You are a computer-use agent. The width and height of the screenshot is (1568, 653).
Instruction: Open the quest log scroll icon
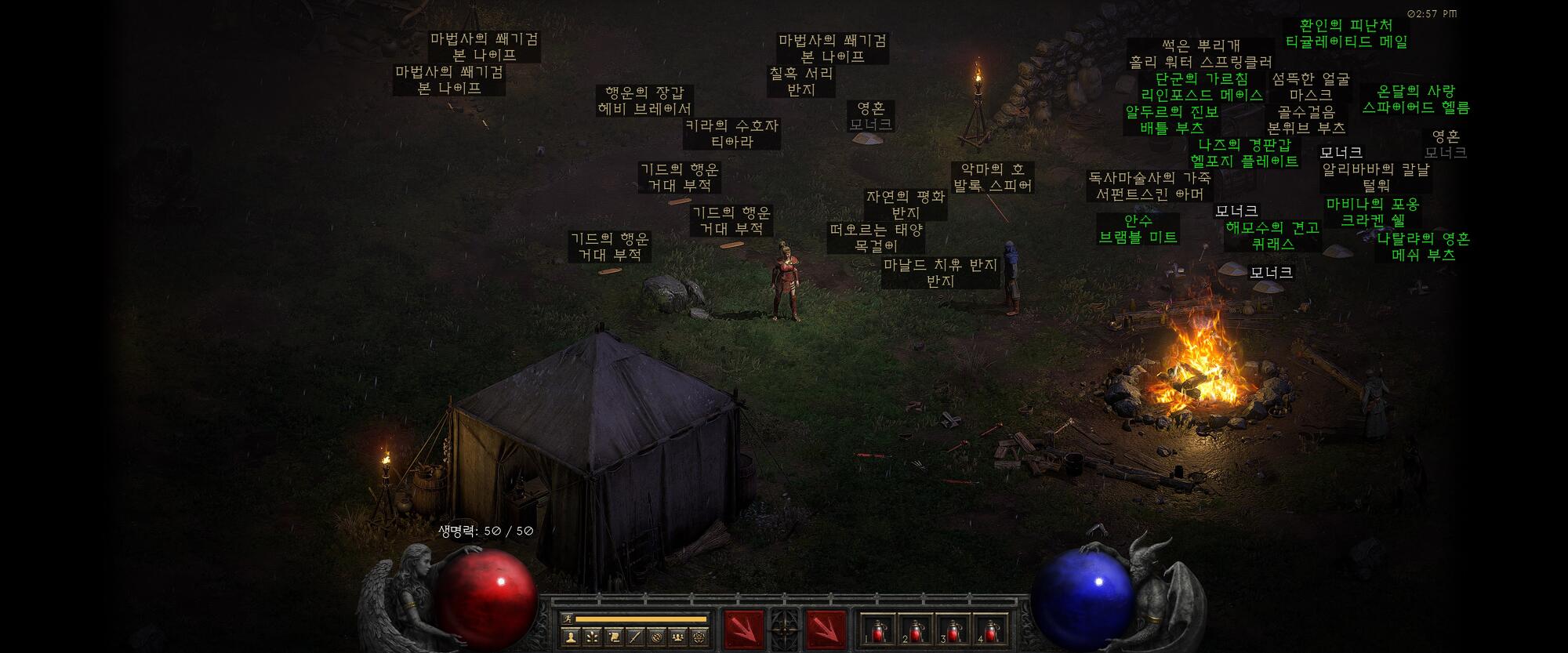[614, 637]
